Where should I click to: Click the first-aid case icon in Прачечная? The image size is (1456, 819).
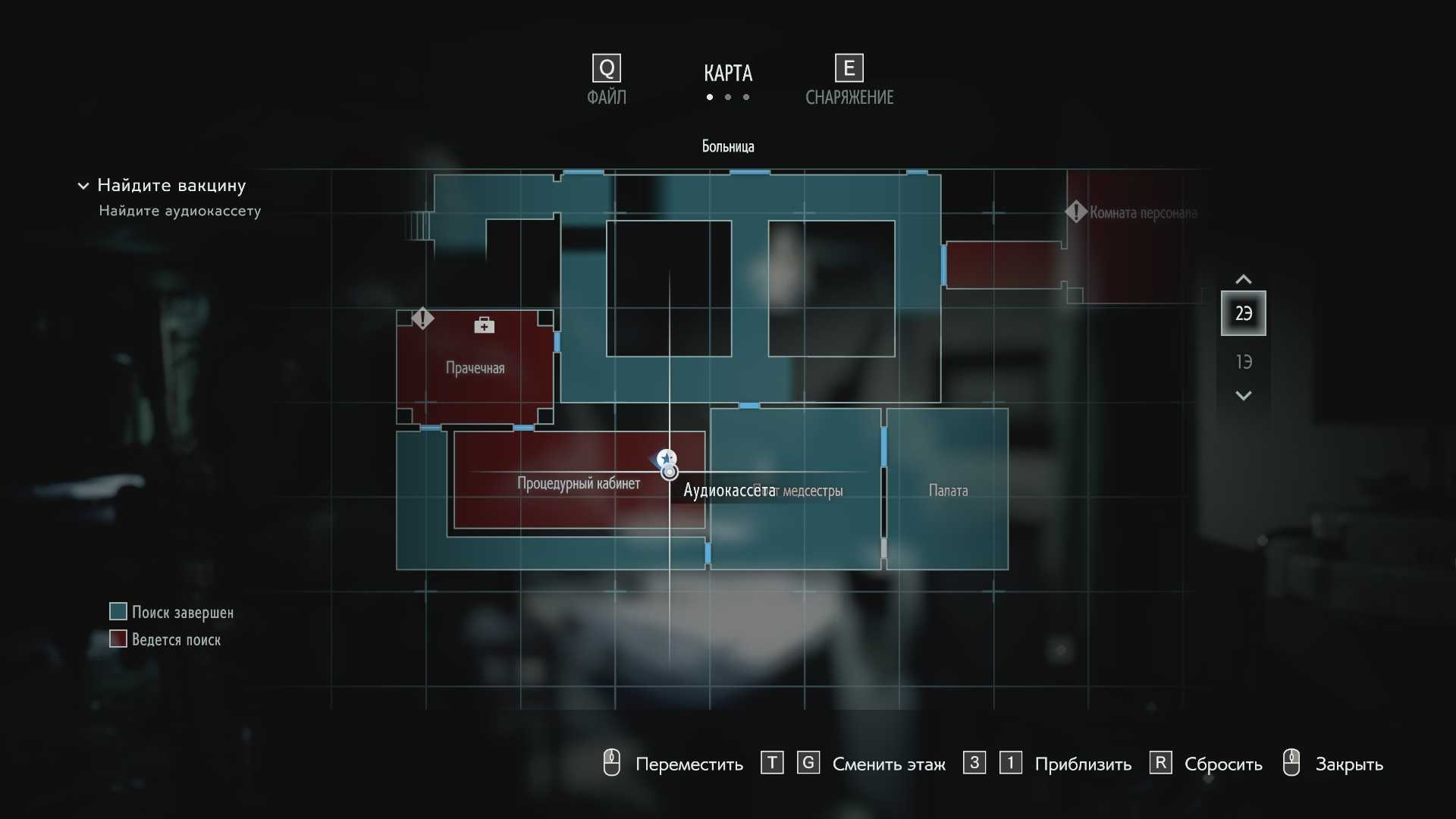coord(484,325)
